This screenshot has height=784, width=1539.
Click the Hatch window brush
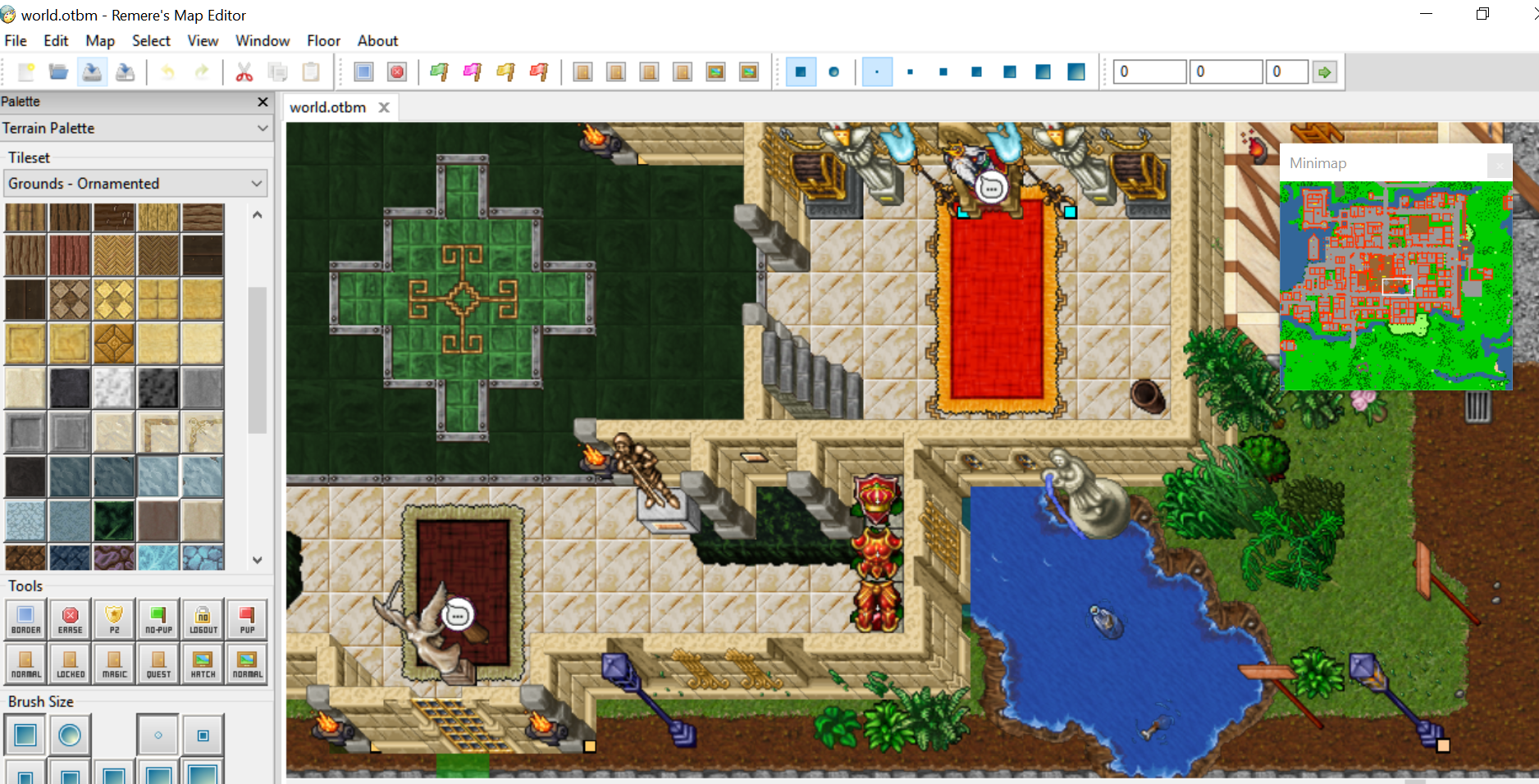[x=202, y=663]
